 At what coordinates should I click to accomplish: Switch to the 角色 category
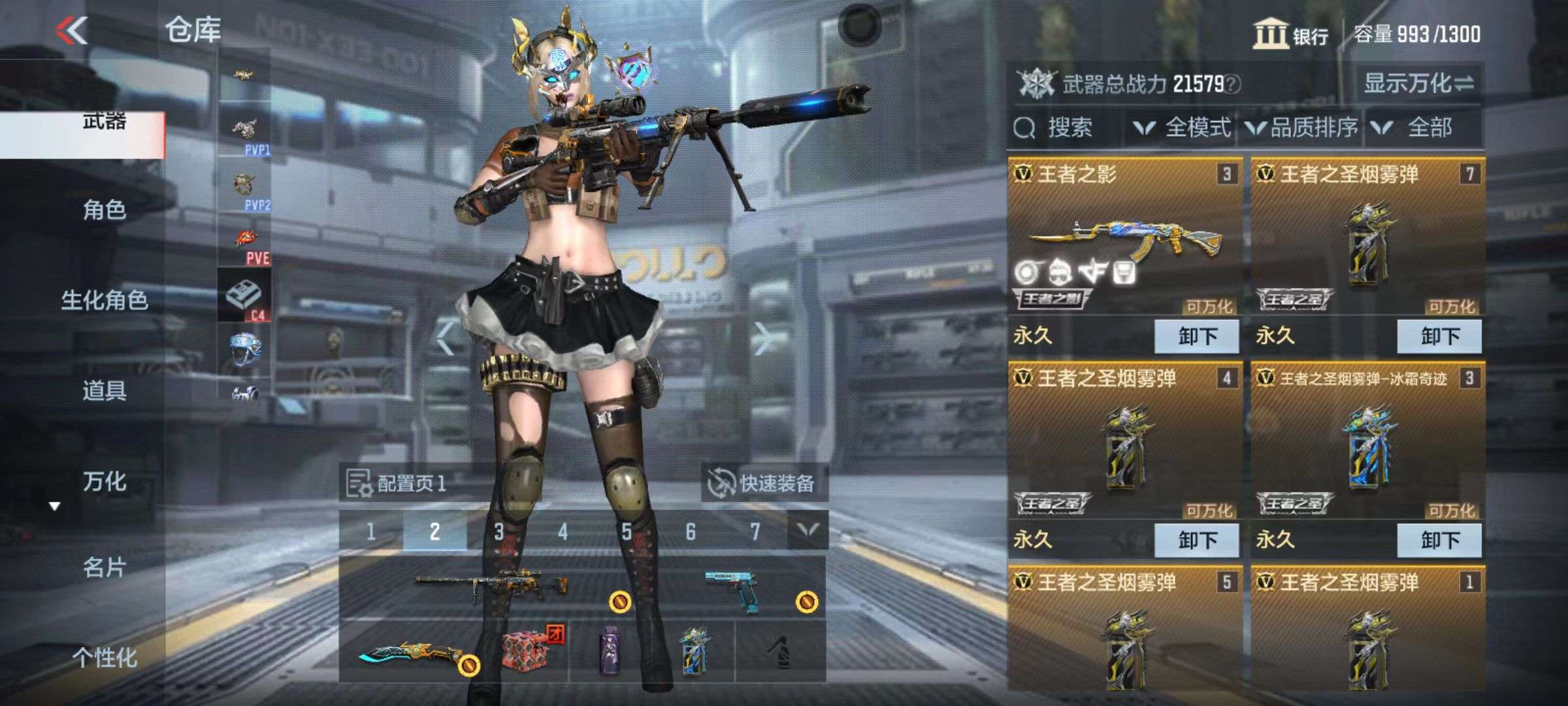pos(104,210)
